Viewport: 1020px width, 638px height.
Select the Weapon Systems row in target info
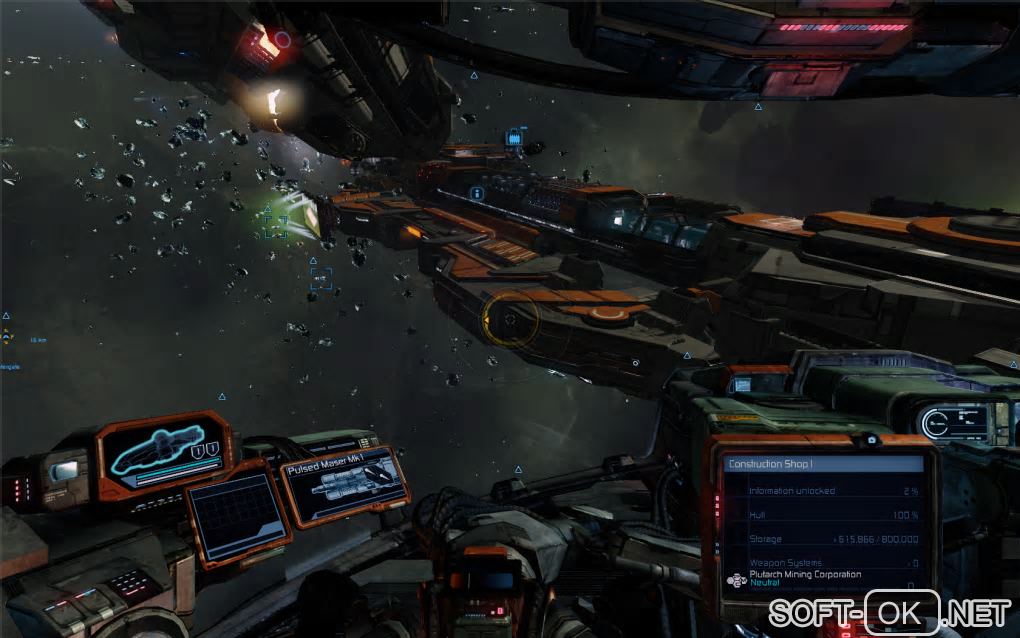(832, 563)
